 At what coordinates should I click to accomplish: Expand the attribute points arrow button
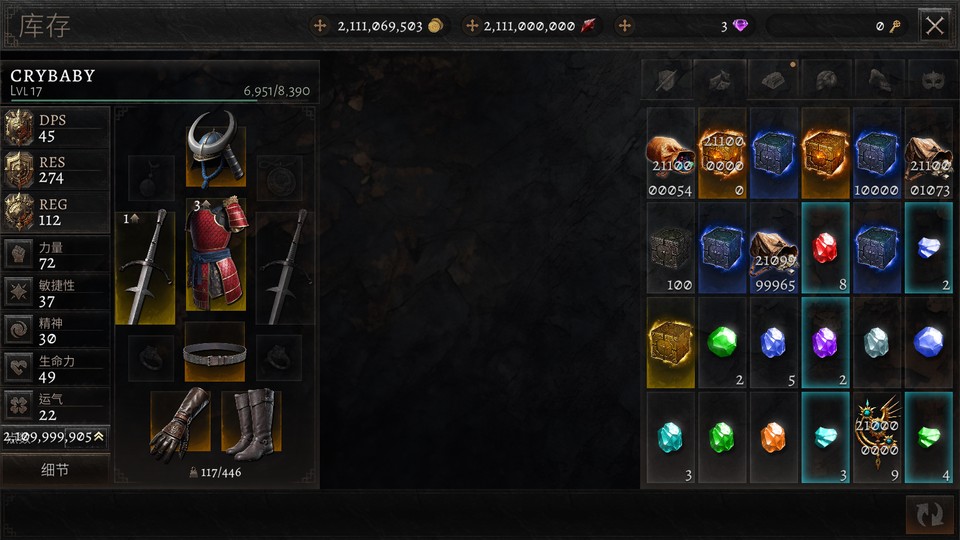pos(99,436)
